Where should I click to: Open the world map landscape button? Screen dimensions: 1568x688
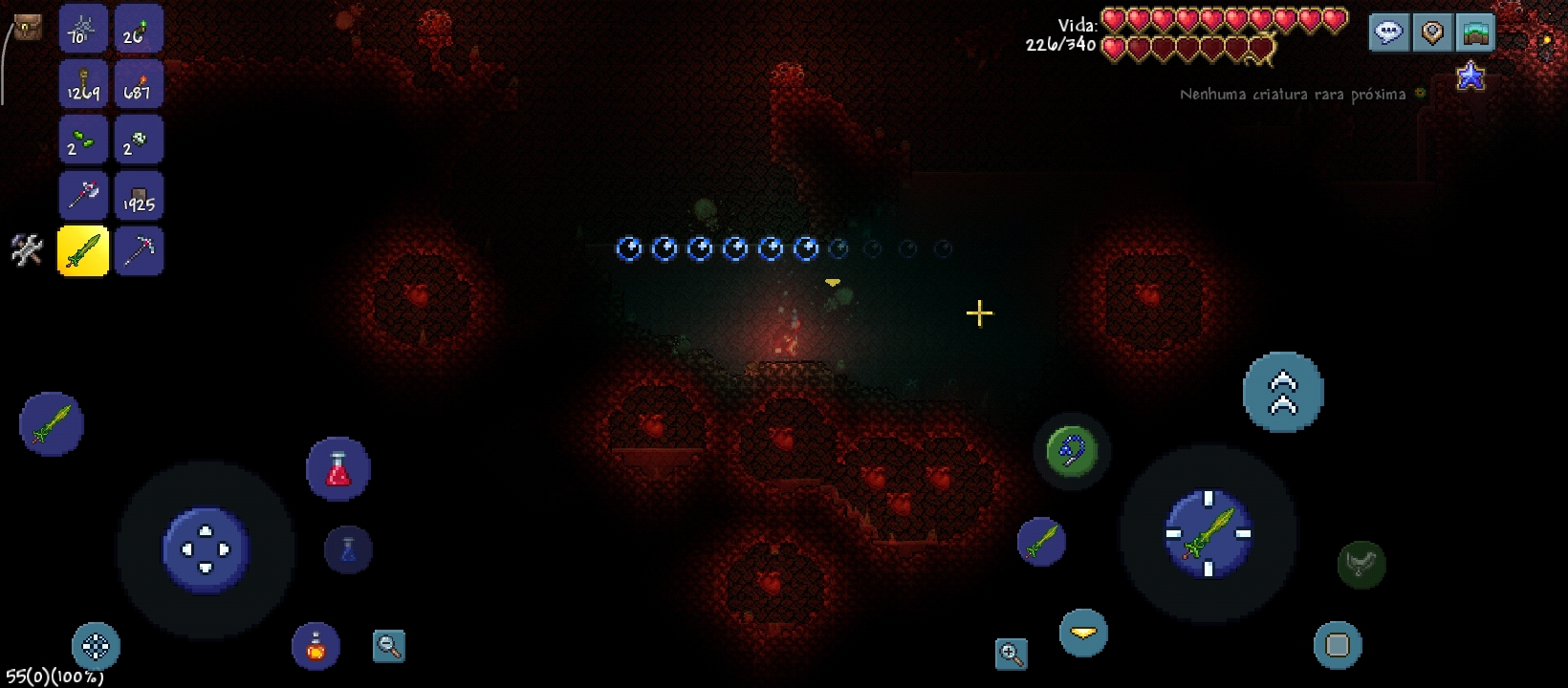coord(1476,33)
